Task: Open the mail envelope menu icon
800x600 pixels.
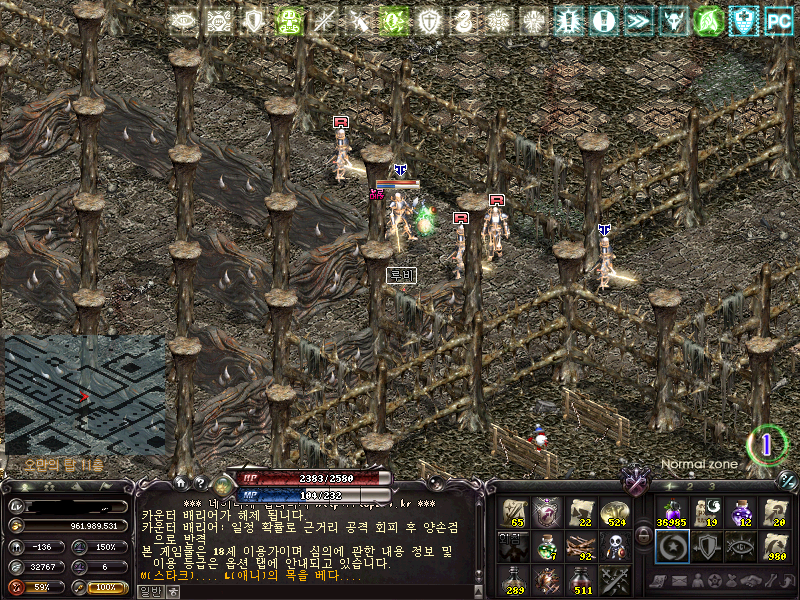Action: 680,581
